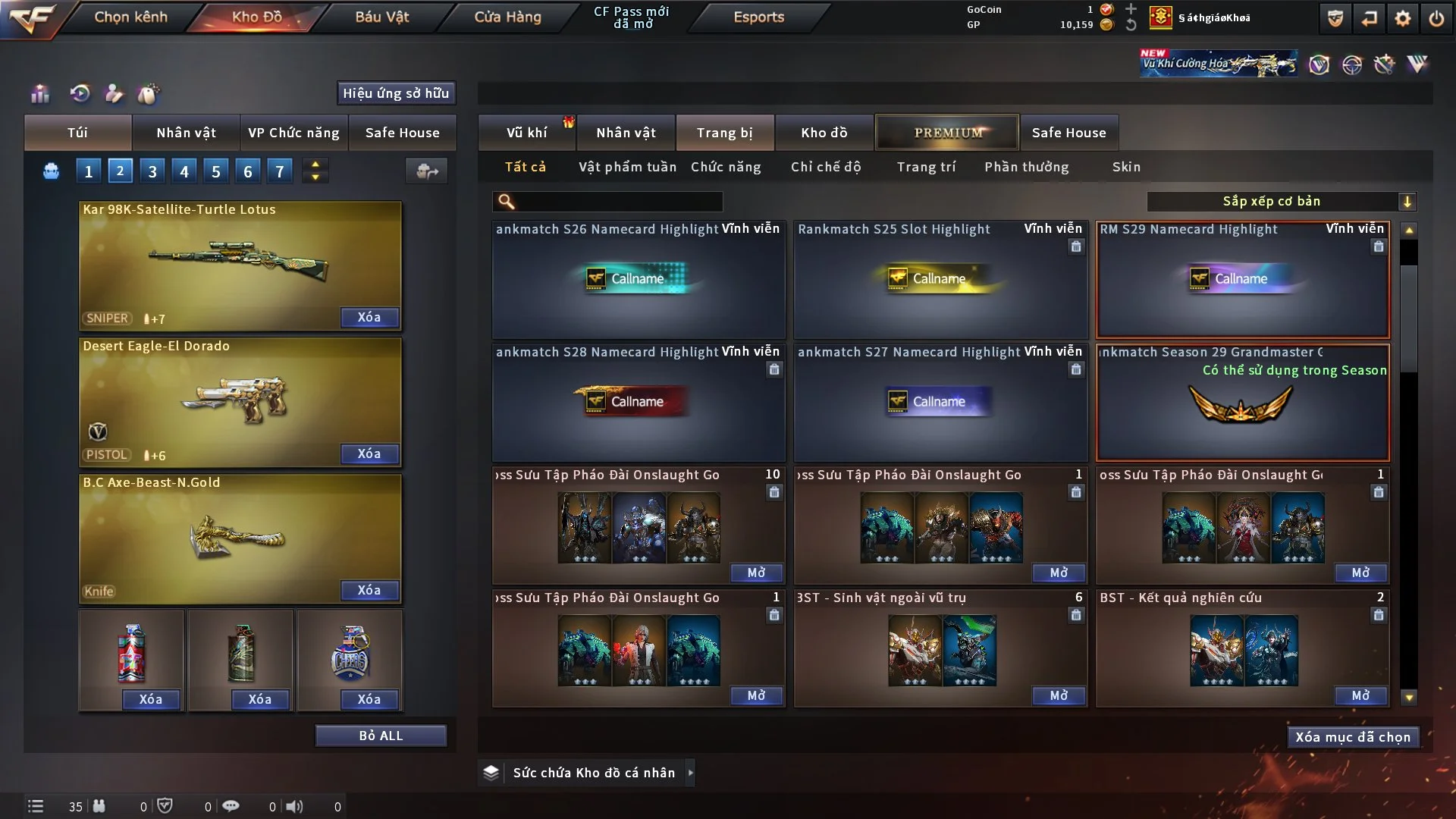Select bag slot number 5
This screenshot has height=819, width=1456.
coord(215,171)
